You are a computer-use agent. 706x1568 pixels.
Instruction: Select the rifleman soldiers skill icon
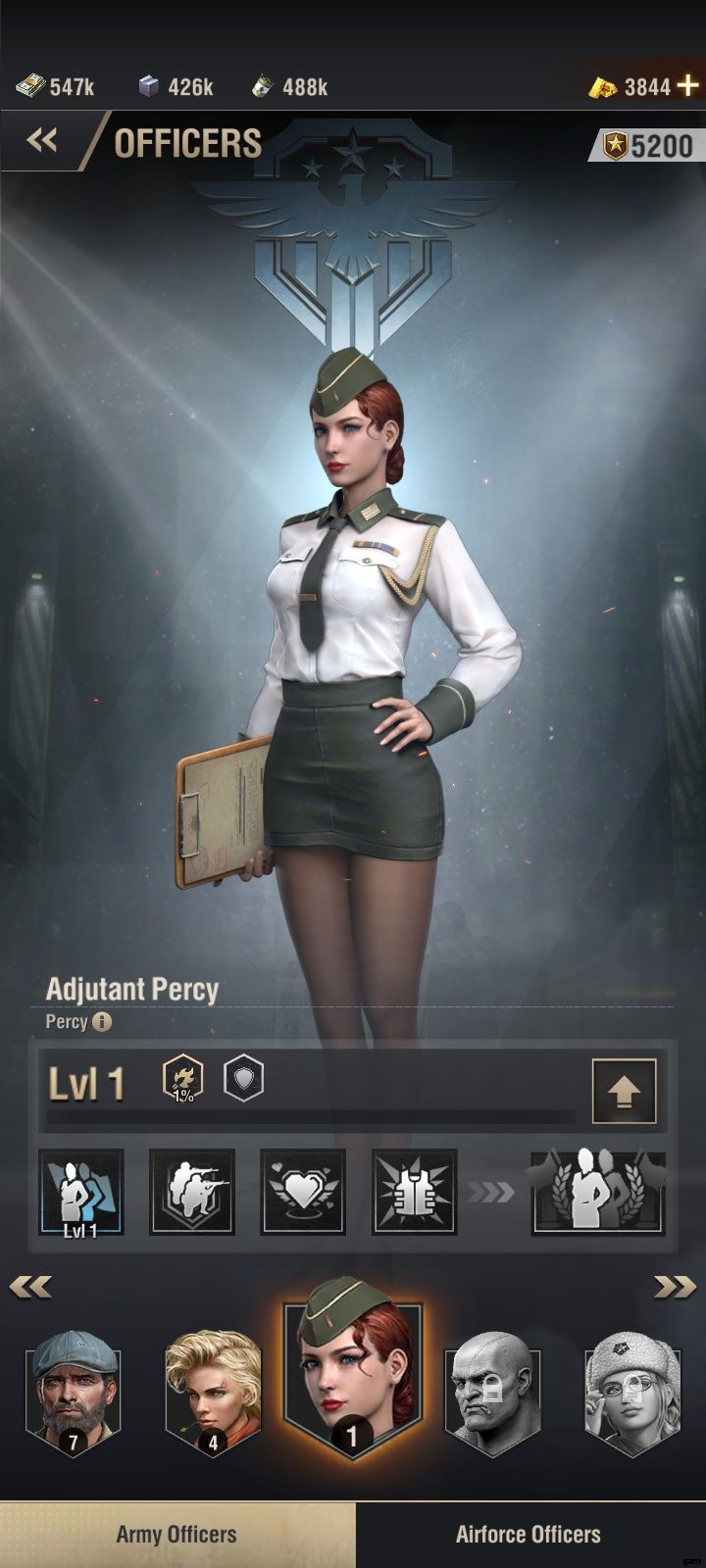pos(191,1192)
